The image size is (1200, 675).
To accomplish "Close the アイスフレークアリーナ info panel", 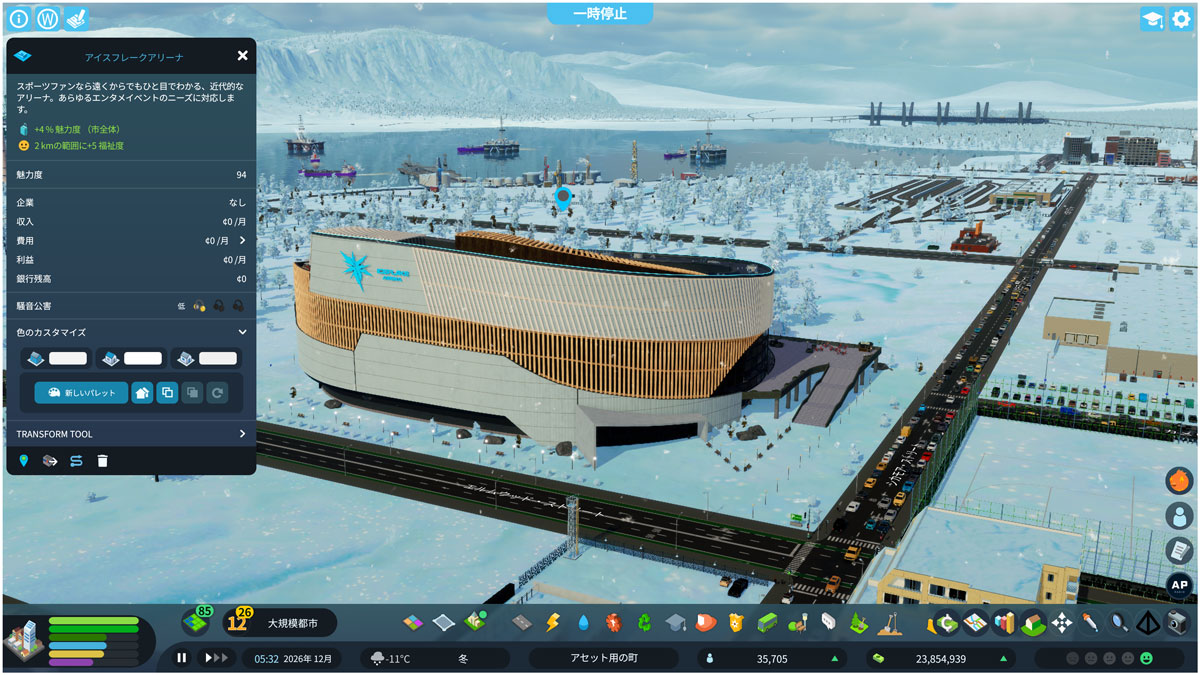I will tap(242, 56).
